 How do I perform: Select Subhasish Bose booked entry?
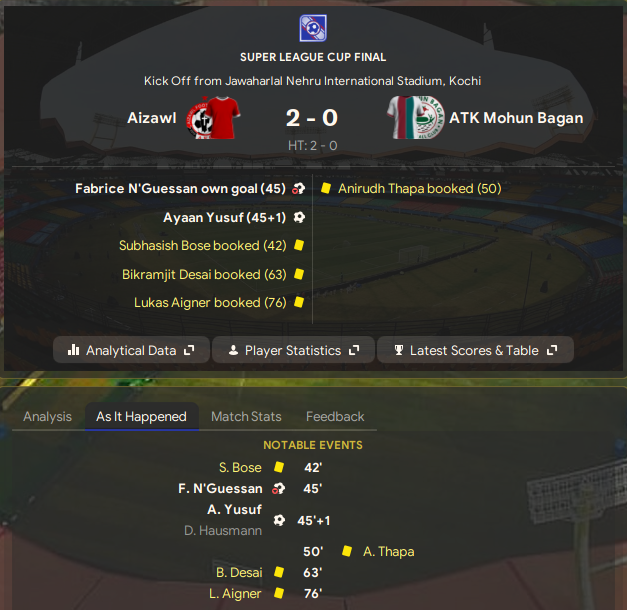(202, 245)
